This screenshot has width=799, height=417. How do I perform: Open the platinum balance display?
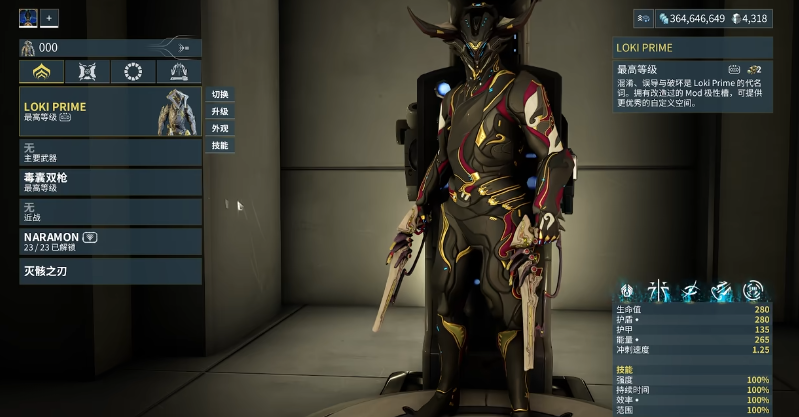(750, 18)
